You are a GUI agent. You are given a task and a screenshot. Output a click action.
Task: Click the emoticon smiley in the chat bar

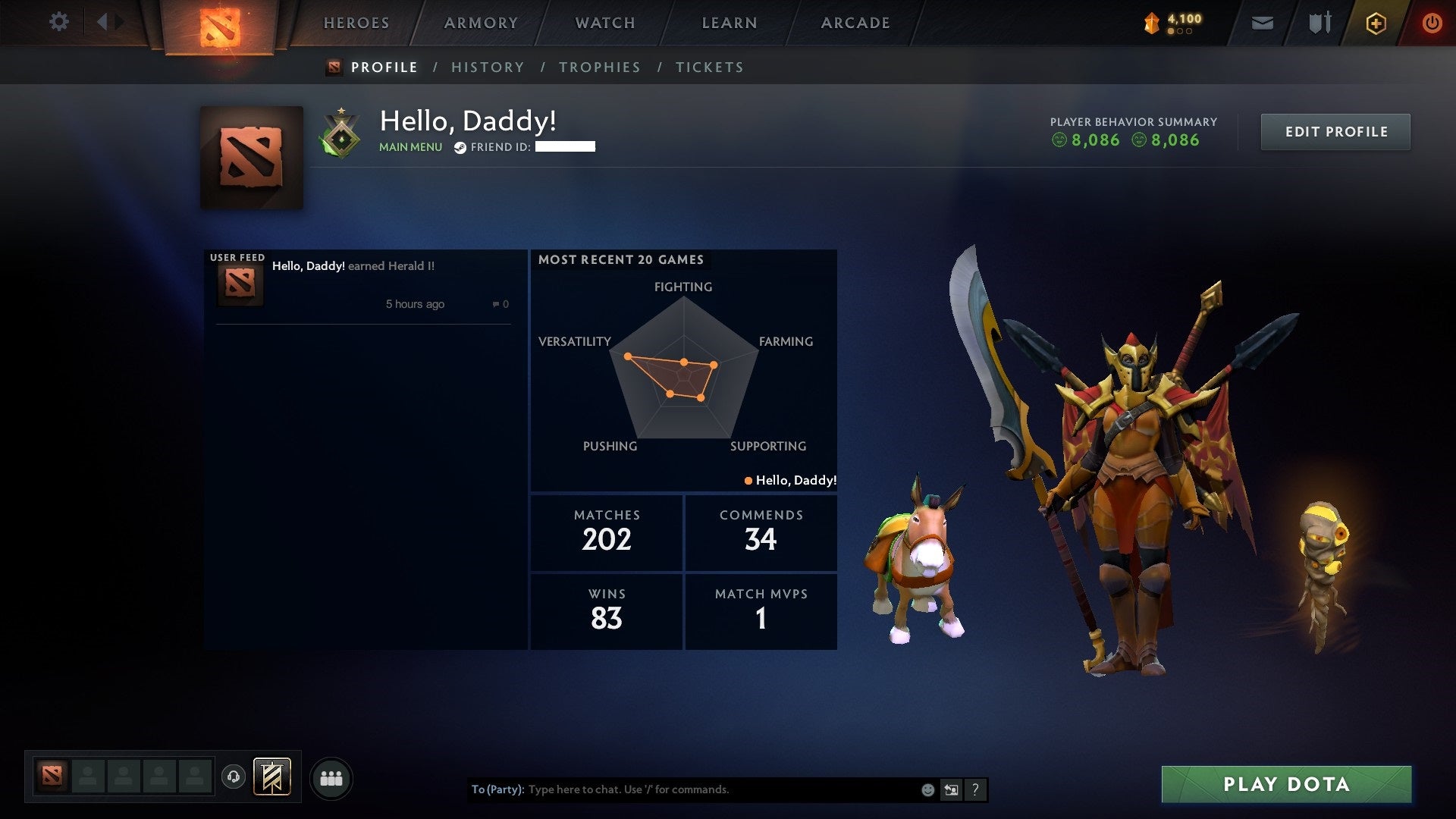tap(927, 789)
